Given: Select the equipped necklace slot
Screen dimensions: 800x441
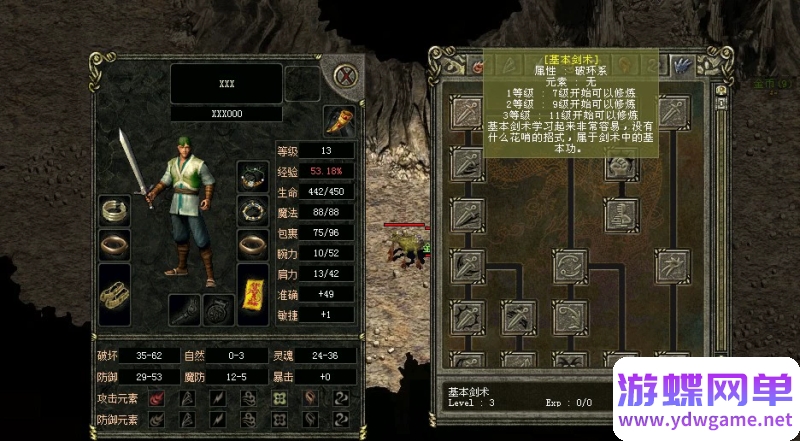Looking at the screenshot, I should pos(251,176).
